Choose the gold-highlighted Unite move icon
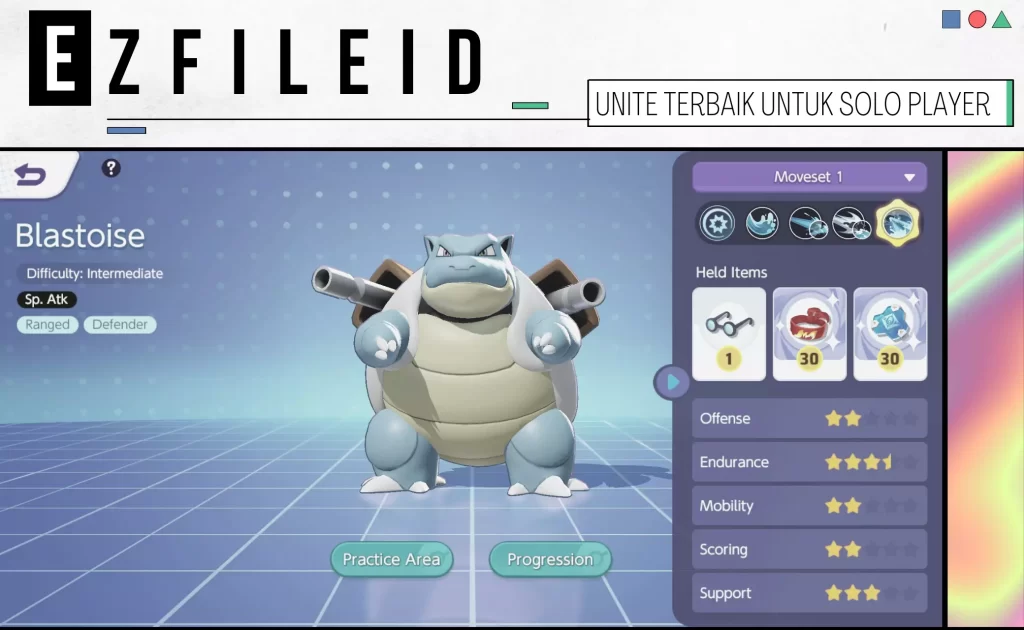 tap(896, 223)
